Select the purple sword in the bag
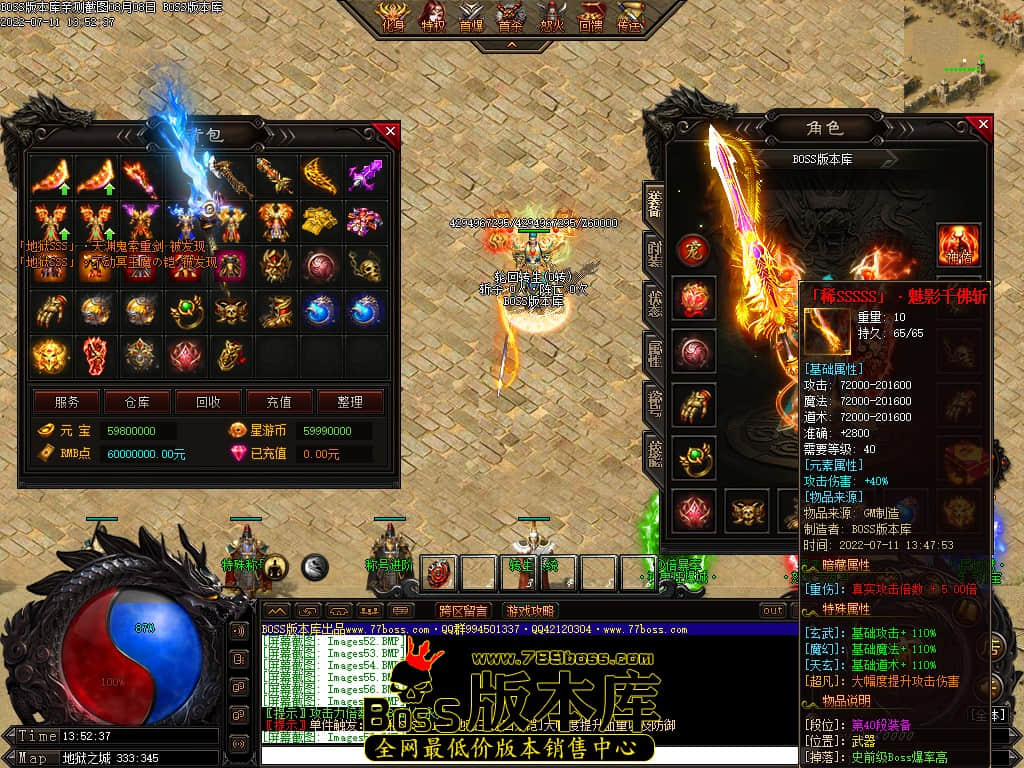The width and height of the screenshot is (1024, 768). [x=365, y=177]
